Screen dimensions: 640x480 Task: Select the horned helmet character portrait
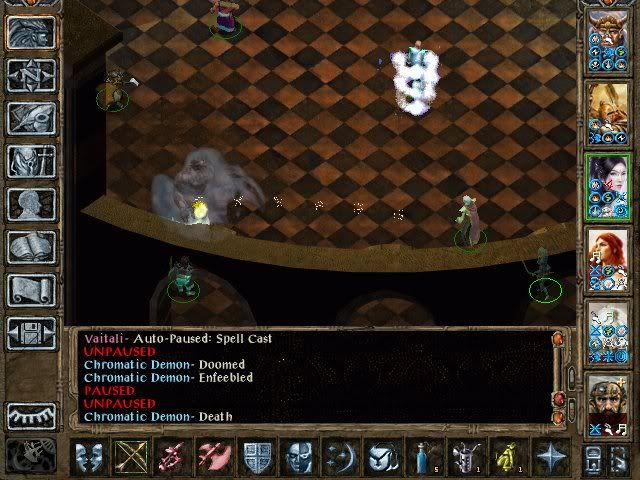tap(607, 38)
